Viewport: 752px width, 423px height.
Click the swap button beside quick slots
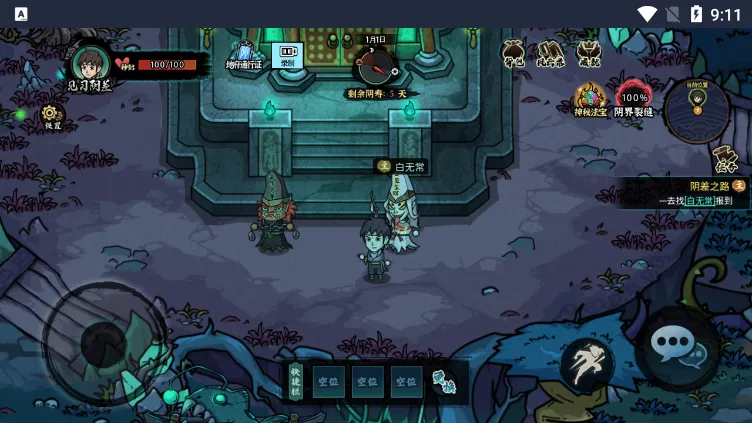444,382
